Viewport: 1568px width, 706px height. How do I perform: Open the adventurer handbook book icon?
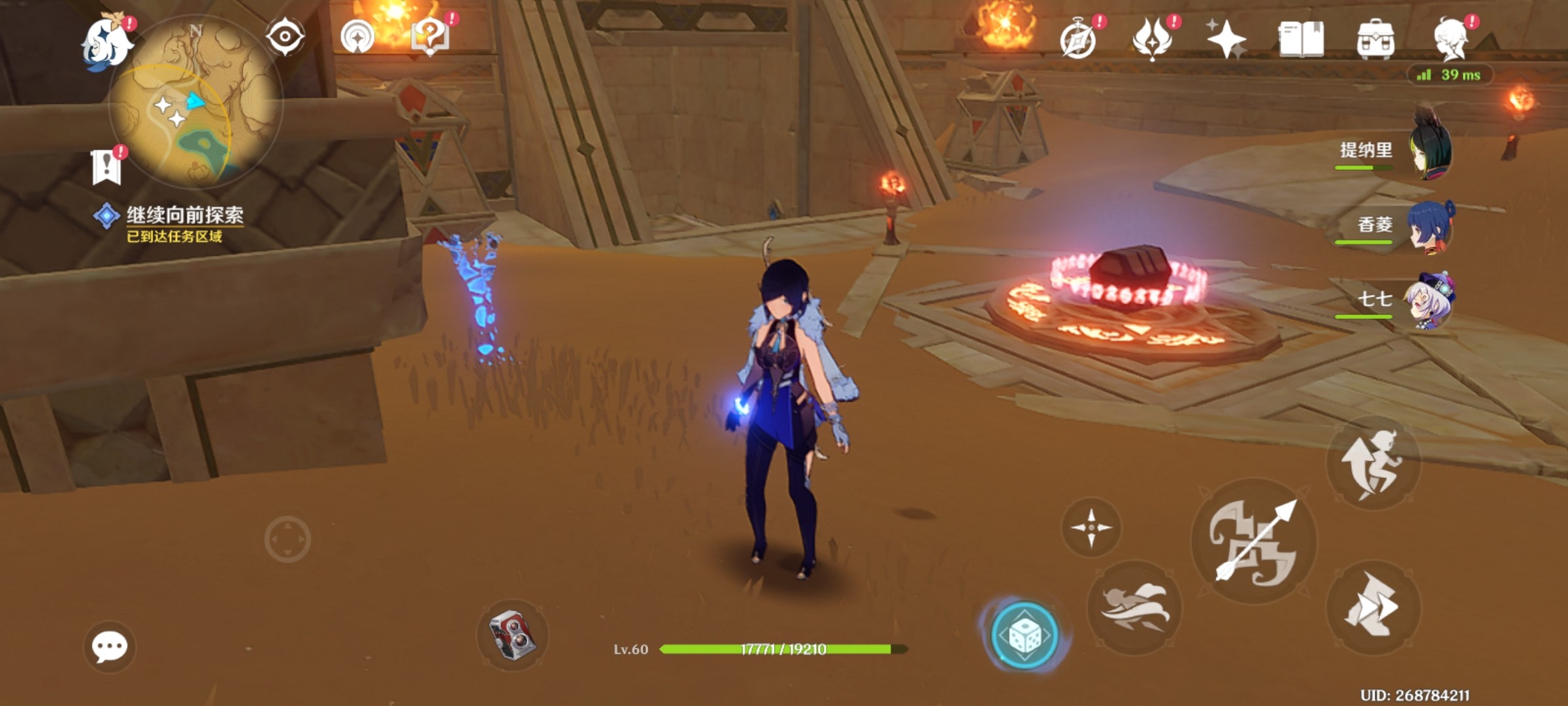point(1301,39)
